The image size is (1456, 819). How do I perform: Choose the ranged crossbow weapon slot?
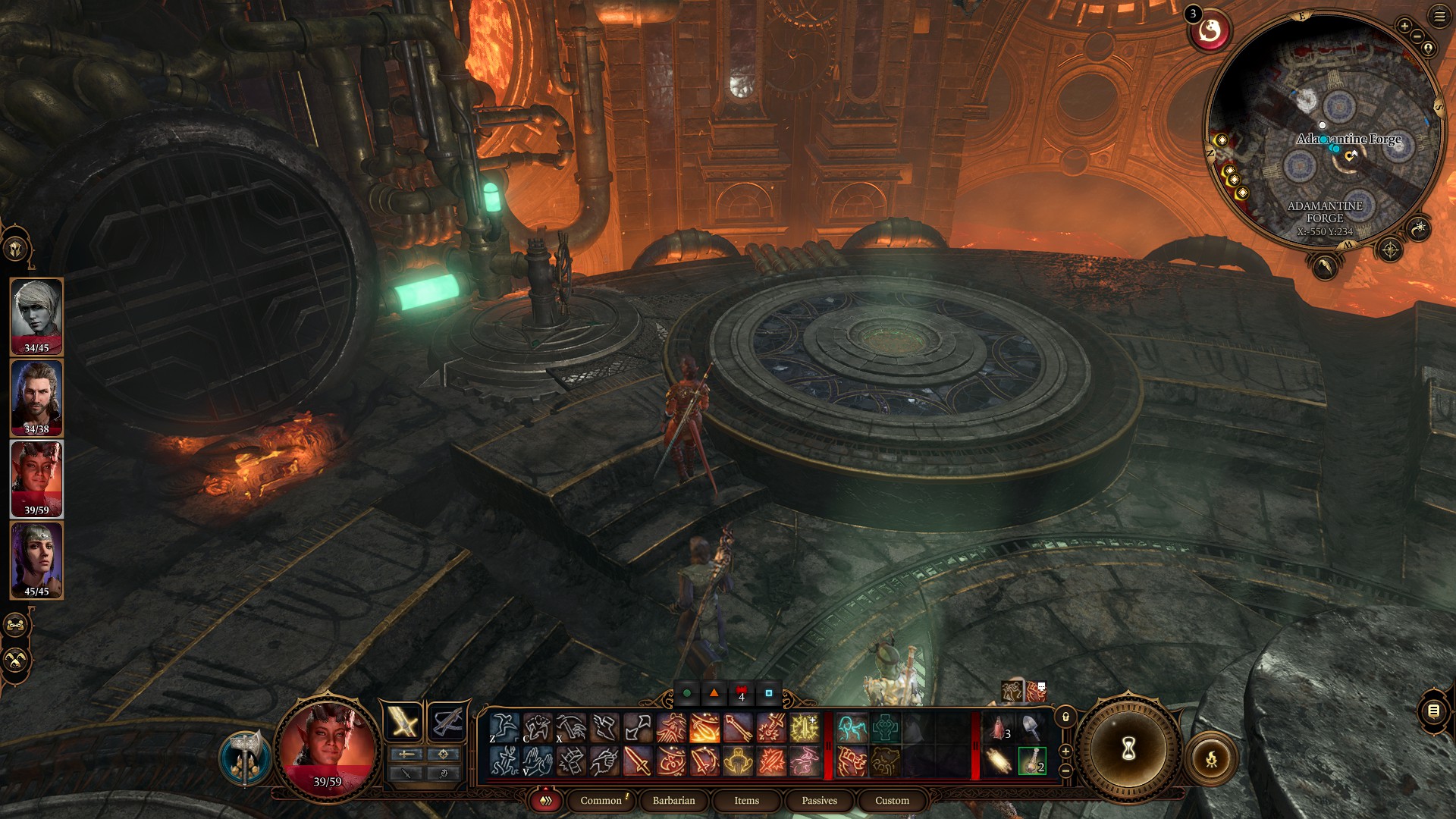click(x=447, y=722)
